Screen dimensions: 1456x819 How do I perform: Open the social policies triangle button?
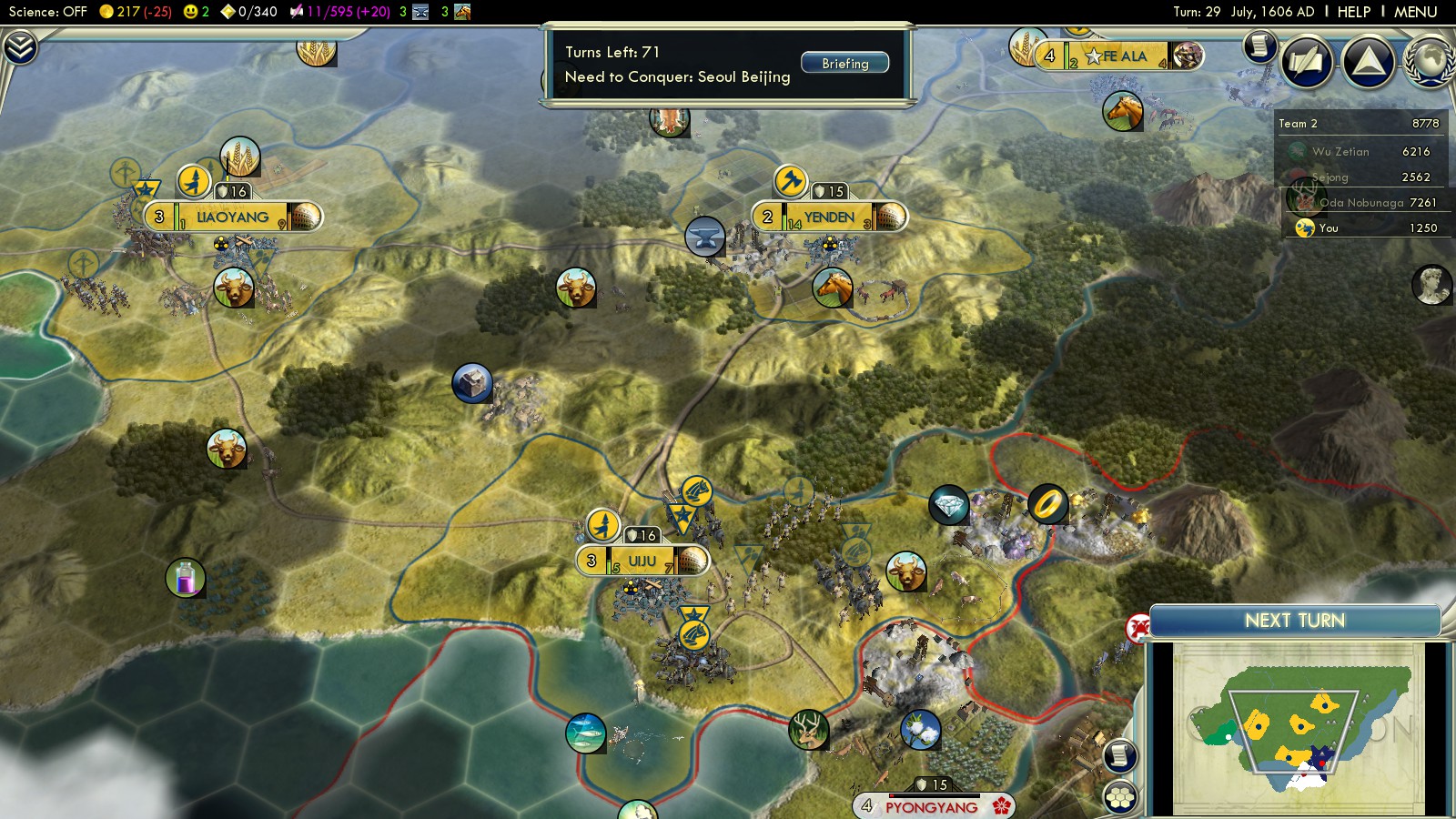pyautogui.click(x=1368, y=62)
